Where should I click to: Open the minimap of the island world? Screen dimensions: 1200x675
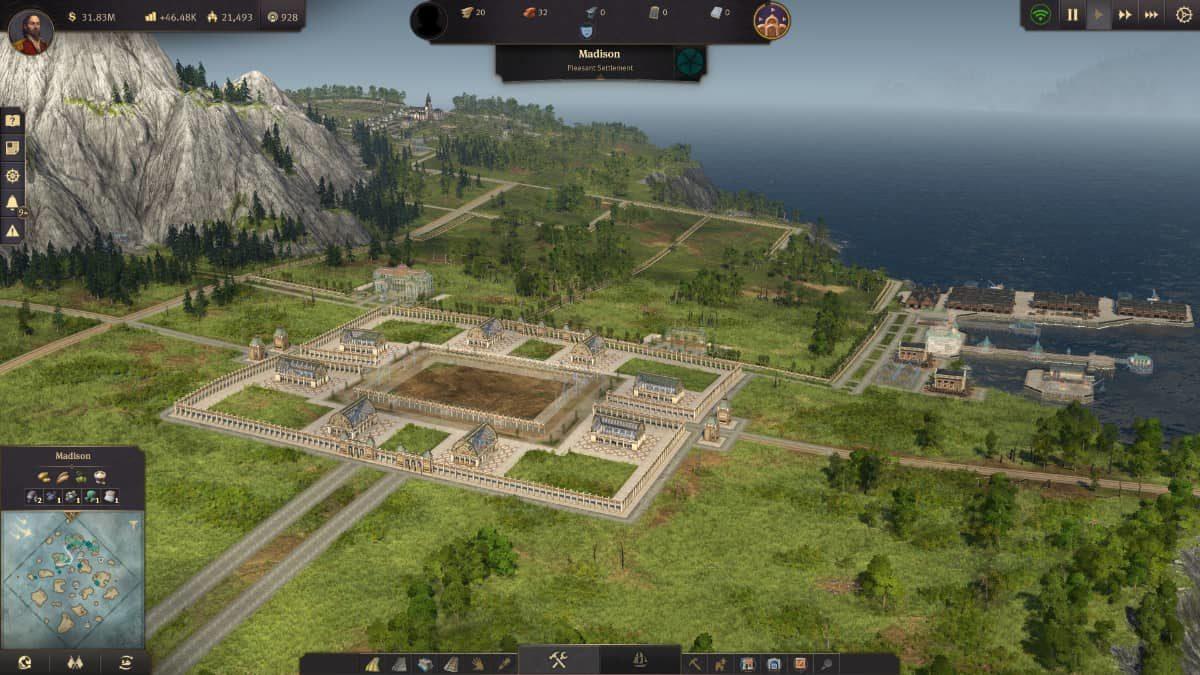72,578
